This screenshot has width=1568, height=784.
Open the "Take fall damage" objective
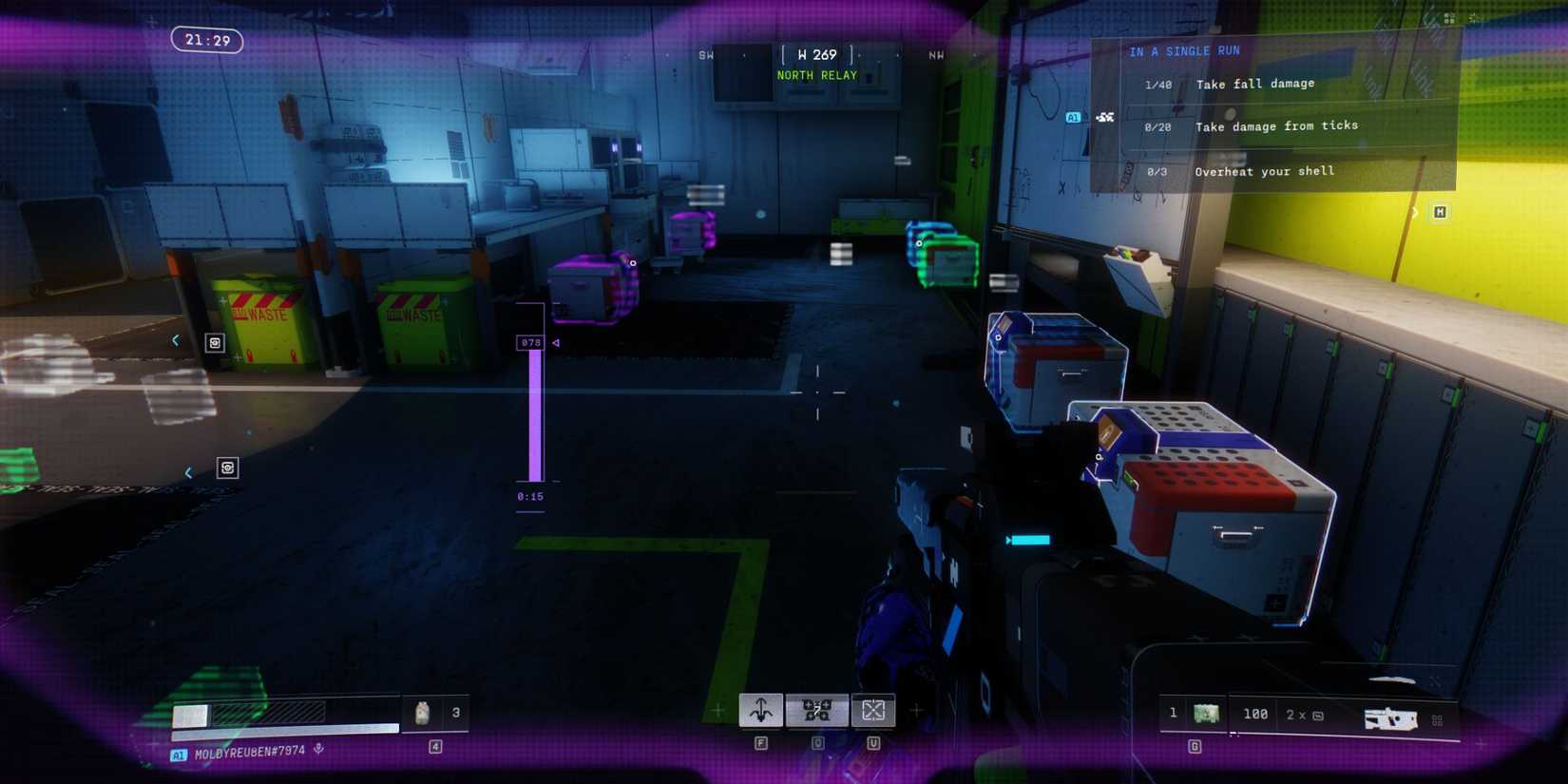(x=1254, y=85)
